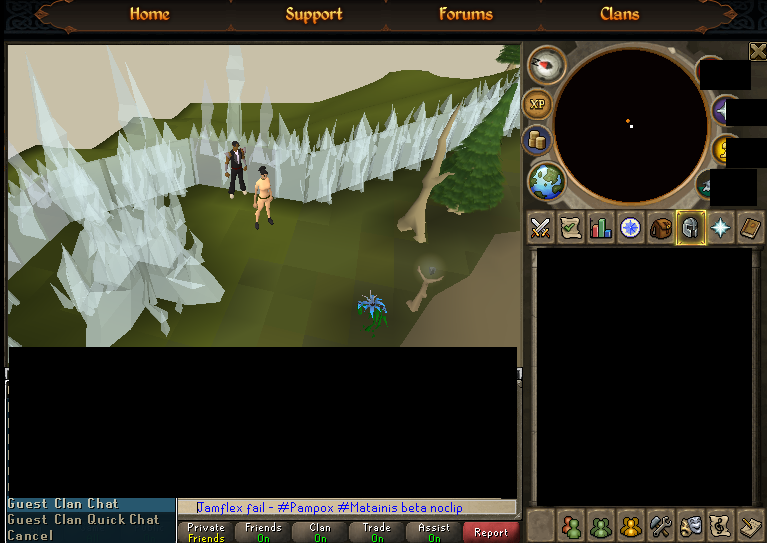
Task: Close the side panel with X
Action: click(757, 51)
